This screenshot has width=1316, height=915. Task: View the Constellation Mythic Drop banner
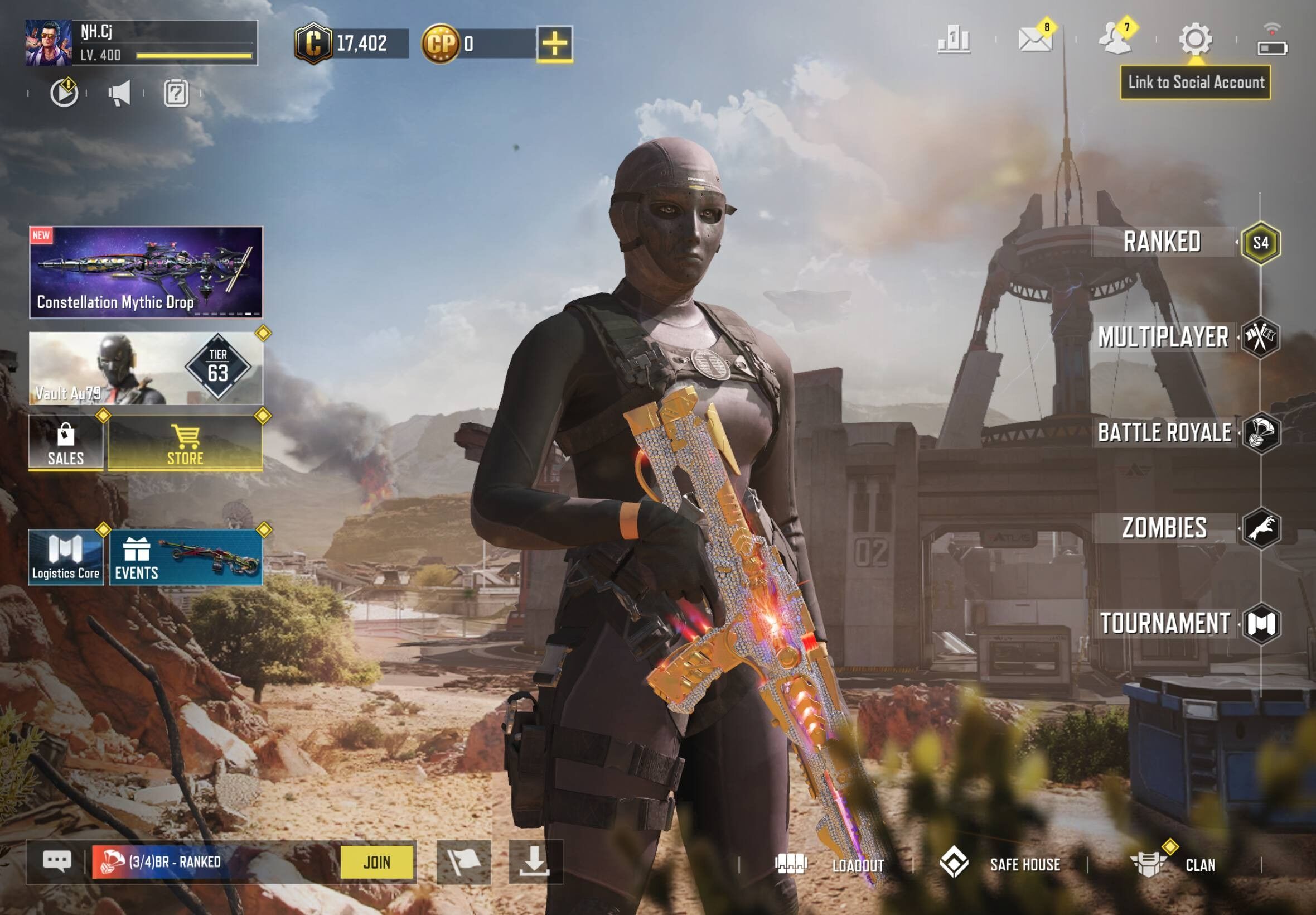(x=146, y=272)
